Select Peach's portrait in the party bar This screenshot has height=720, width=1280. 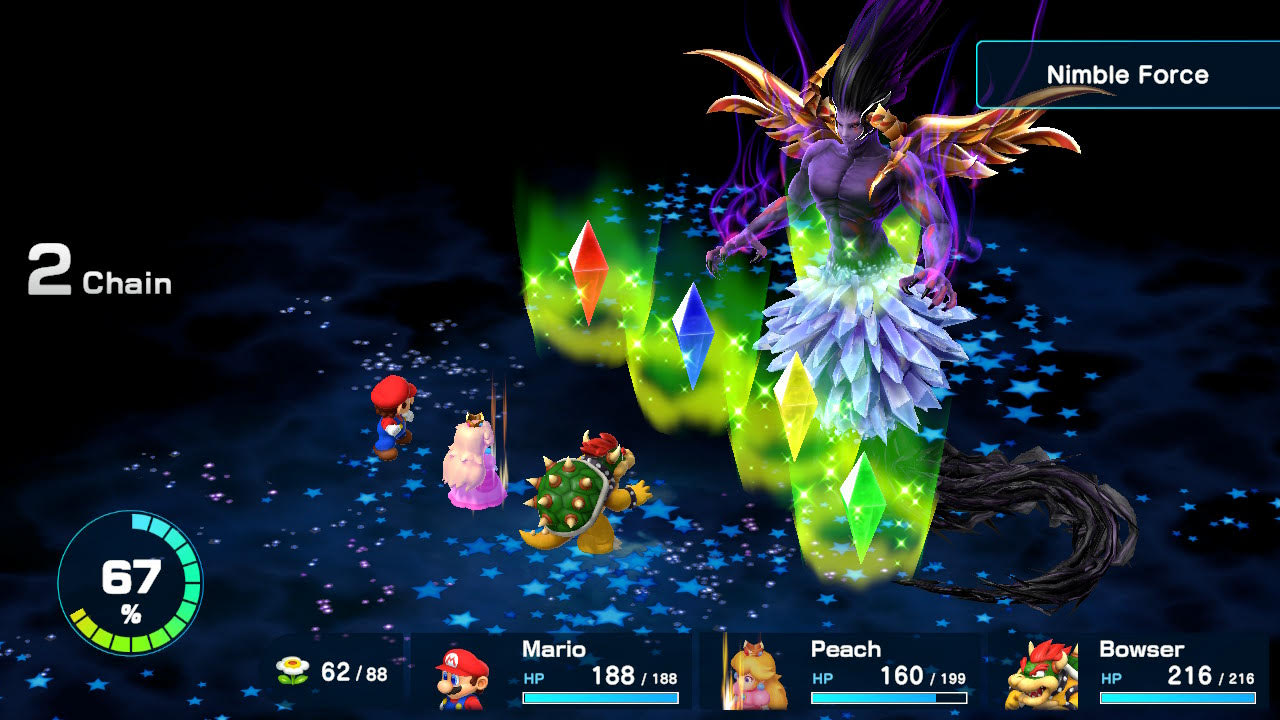pos(750,676)
